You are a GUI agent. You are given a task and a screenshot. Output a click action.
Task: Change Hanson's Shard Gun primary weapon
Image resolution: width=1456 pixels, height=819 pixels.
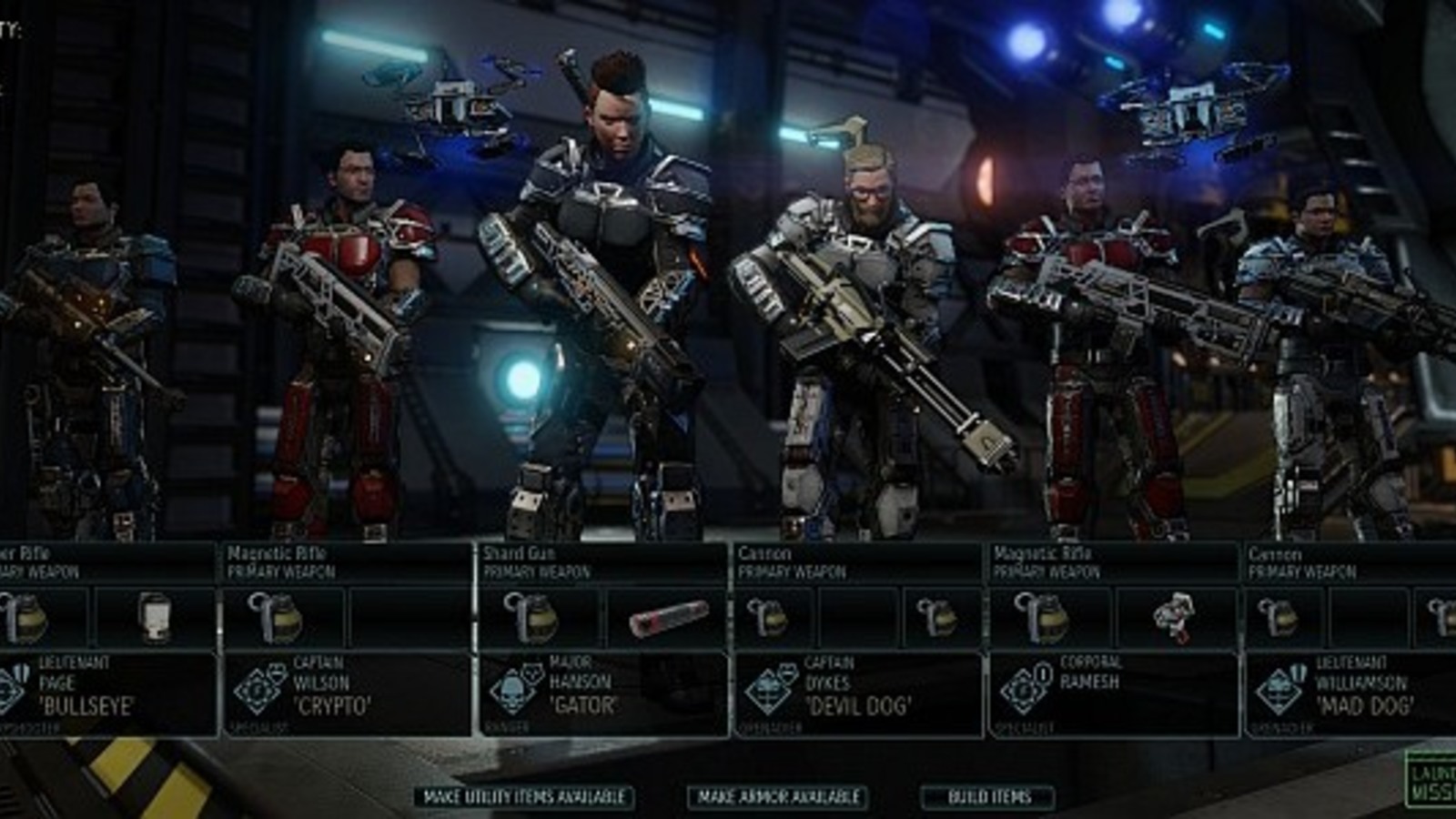(x=602, y=562)
